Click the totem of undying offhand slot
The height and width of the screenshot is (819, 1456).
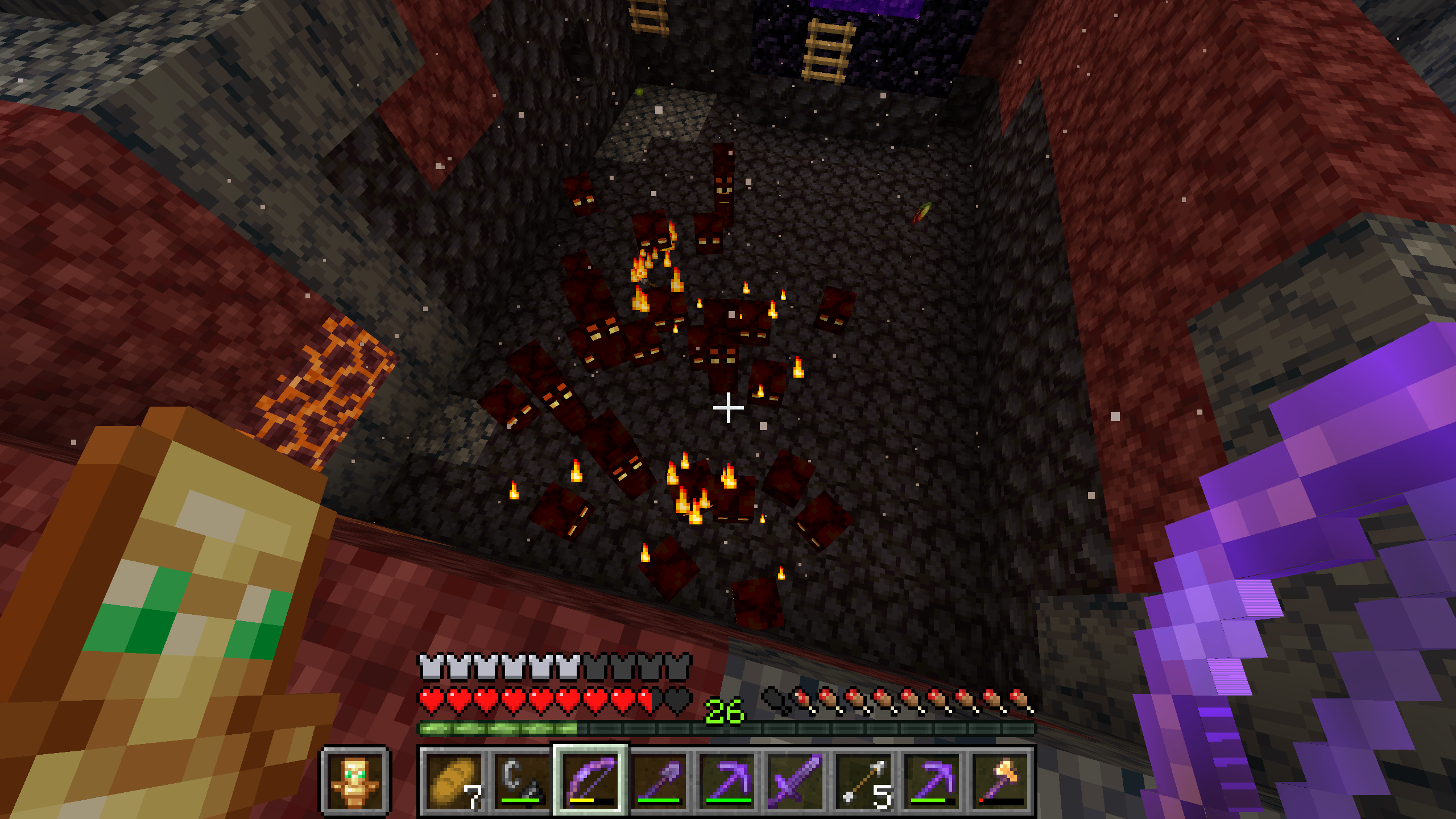(355, 780)
